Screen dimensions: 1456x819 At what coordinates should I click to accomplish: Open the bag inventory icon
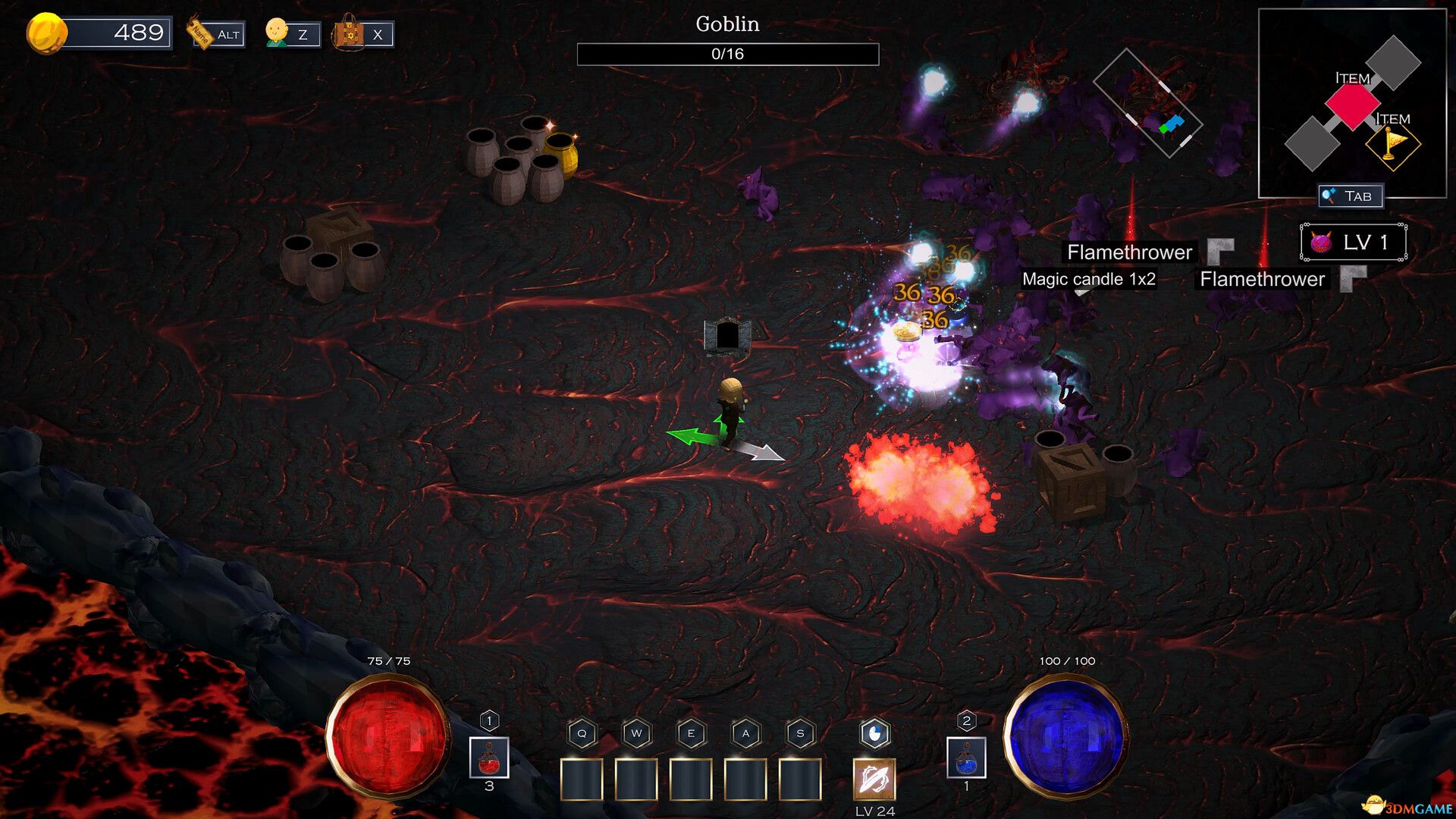[350, 33]
